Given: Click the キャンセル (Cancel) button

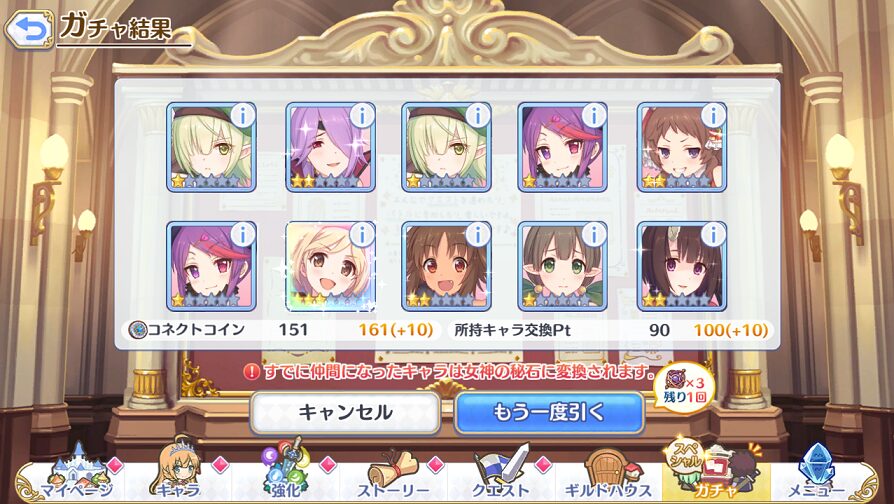Looking at the screenshot, I should point(345,412).
